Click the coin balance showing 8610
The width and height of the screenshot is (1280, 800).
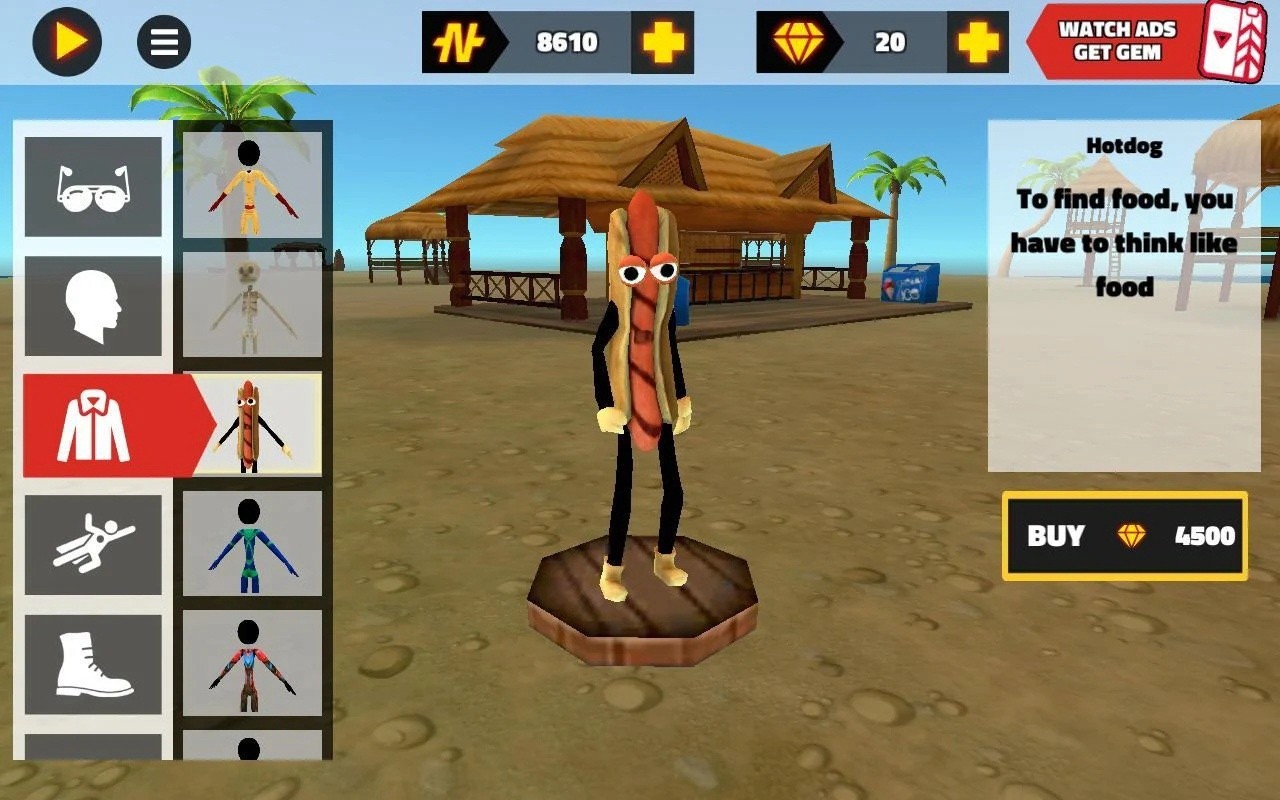point(566,42)
